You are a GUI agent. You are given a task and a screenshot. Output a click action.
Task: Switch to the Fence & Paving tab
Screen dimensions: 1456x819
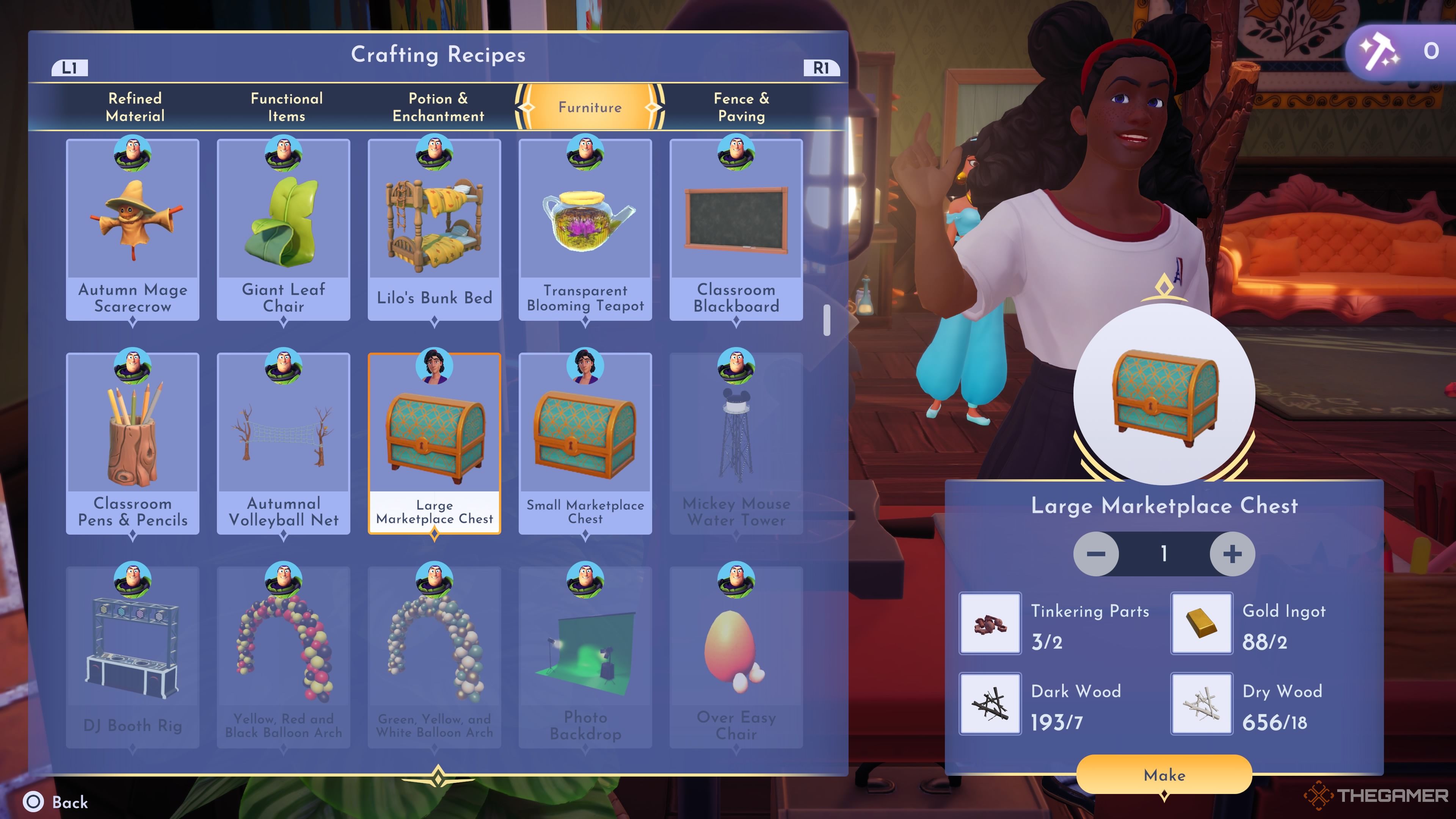pos(741,107)
